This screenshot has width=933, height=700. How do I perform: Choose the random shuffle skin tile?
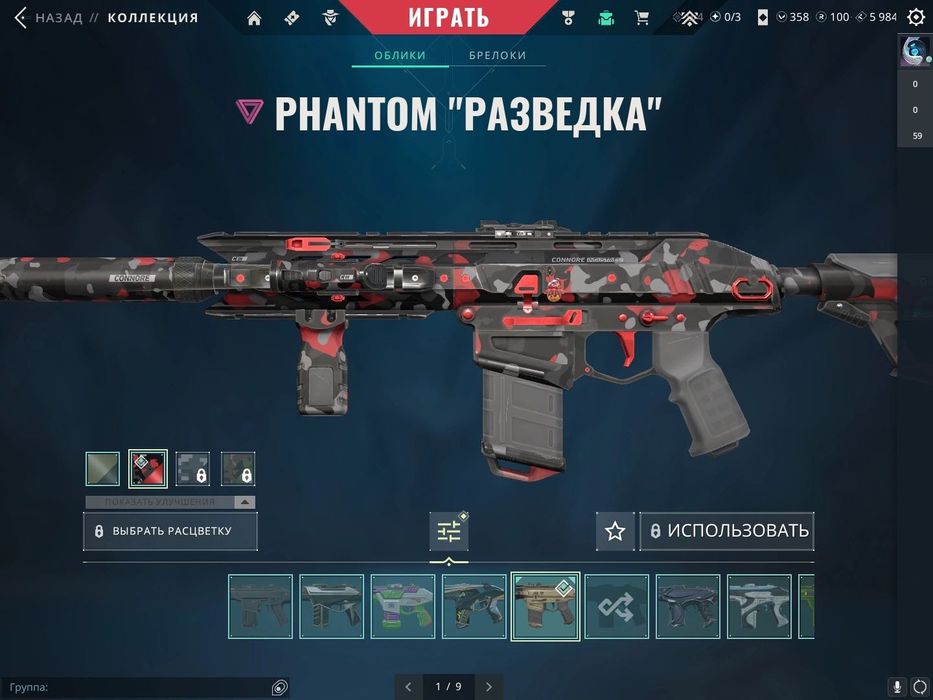617,606
